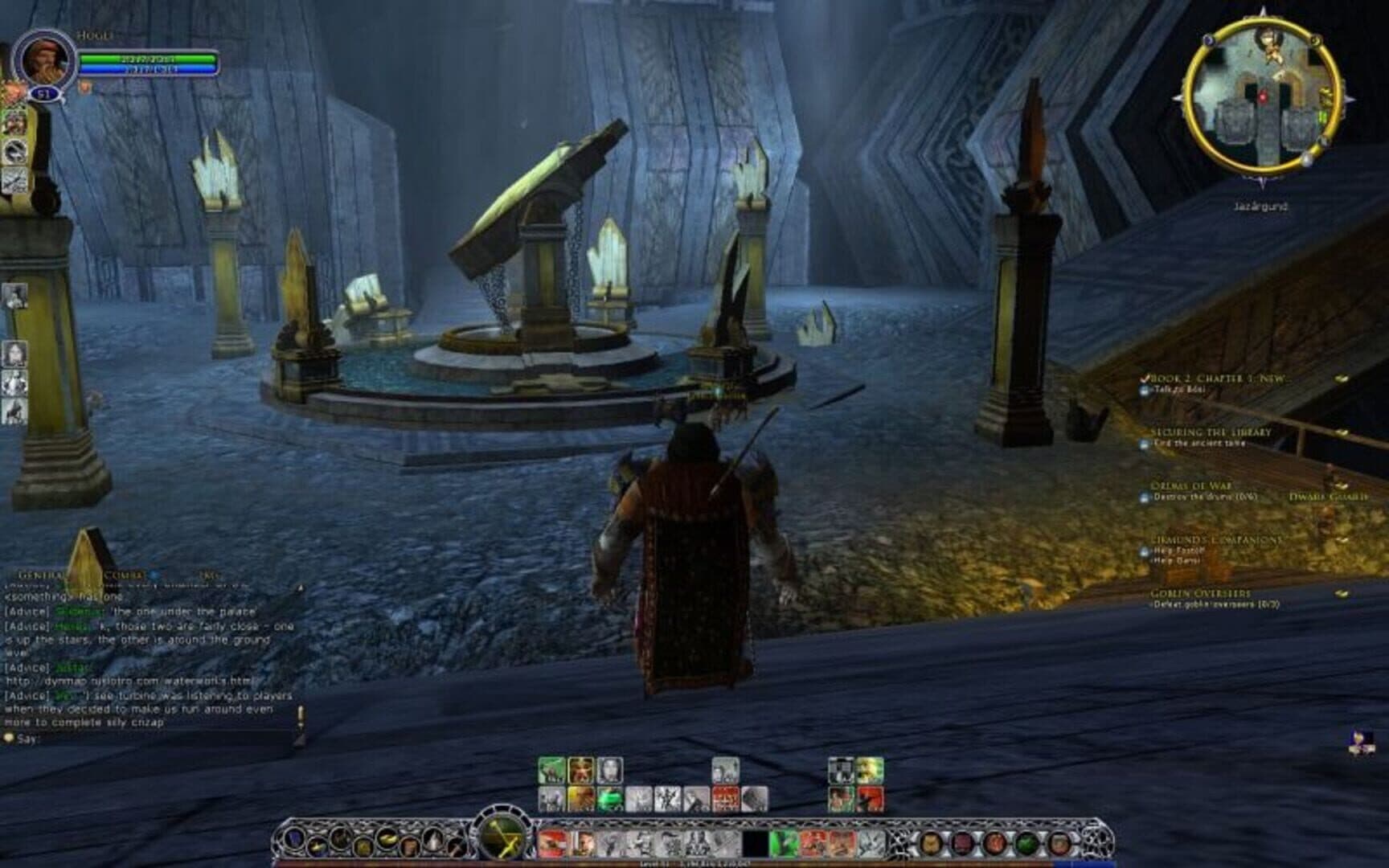The width and height of the screenshot is (1389, 868).
Task: Activate the first red skill on the main hotbar
Action: tap(551, 843)
